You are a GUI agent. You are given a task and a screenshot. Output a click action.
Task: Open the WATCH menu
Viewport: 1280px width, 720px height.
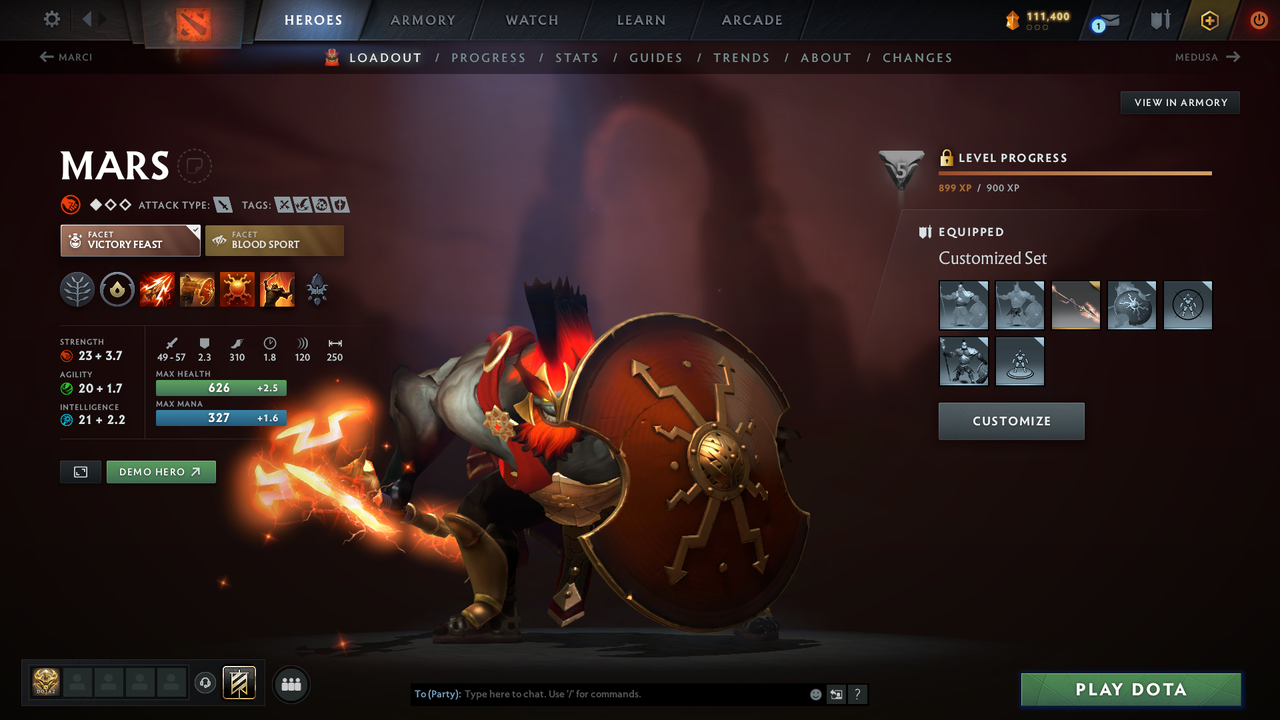tap(531, 20)
